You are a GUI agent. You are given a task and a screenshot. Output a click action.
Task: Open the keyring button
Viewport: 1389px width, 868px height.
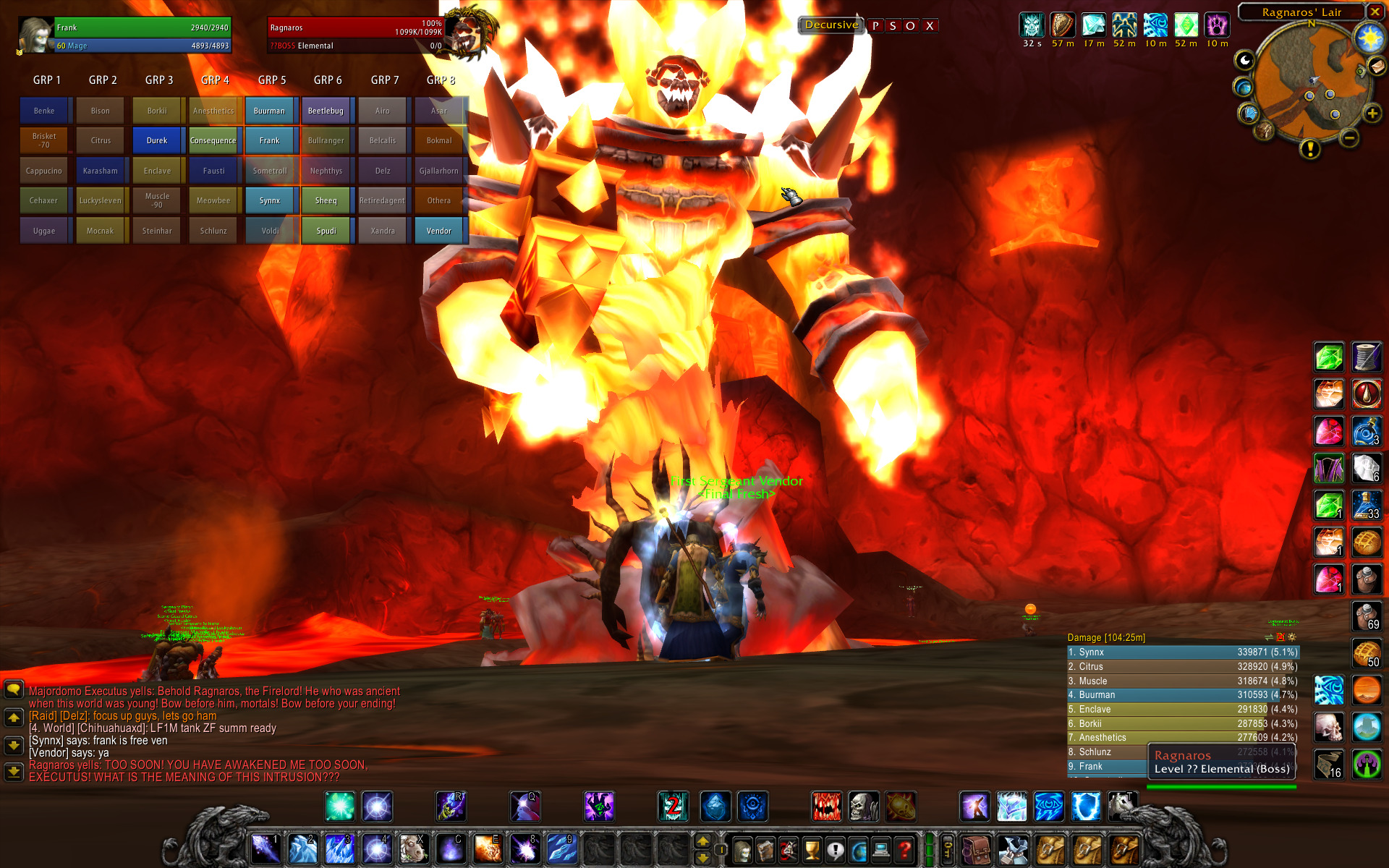pos(948,851)
